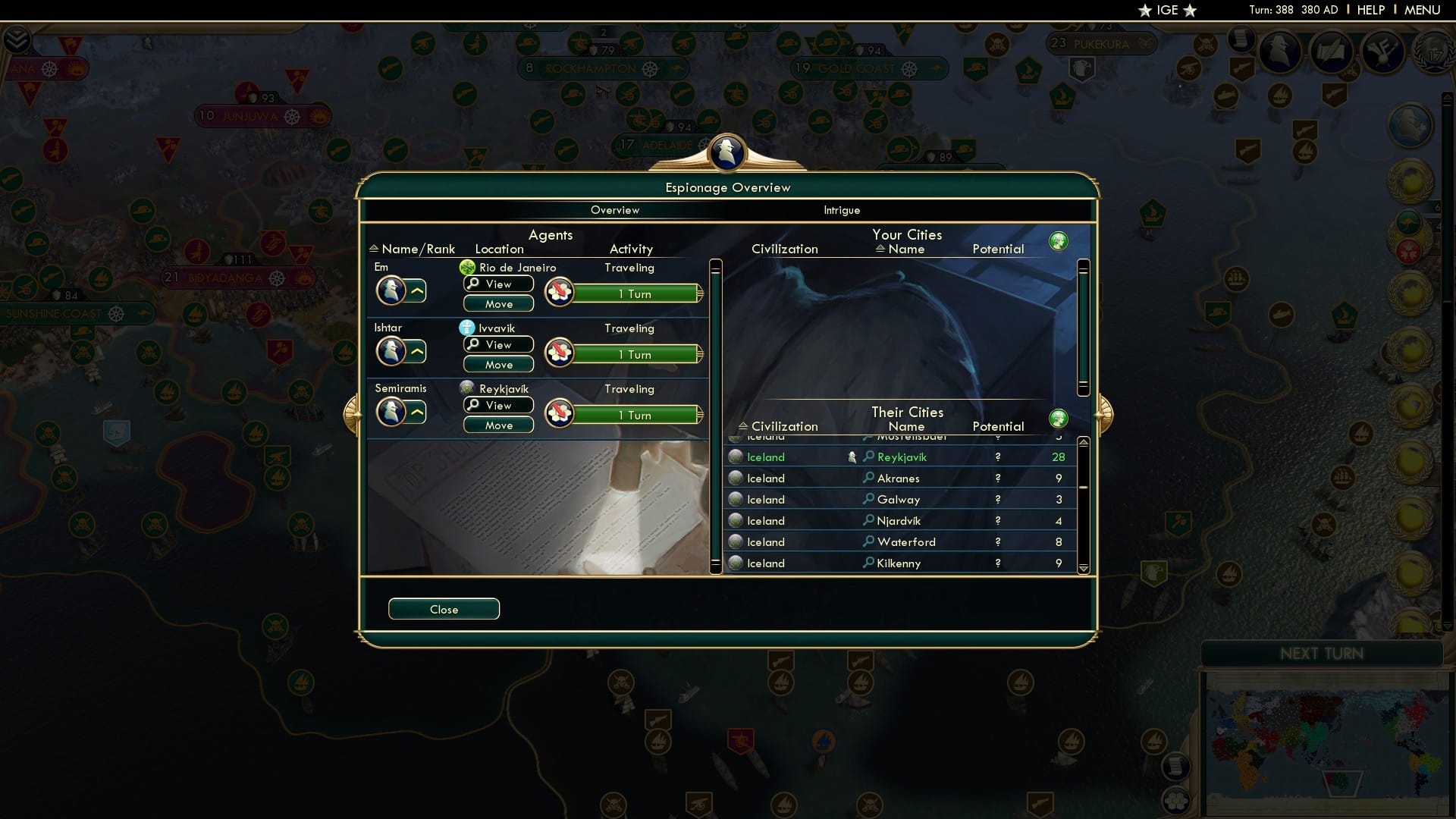Click Em's 1 Turn progress bar
This screenshot has height=819, width=1456.
[x=635, y=293]
